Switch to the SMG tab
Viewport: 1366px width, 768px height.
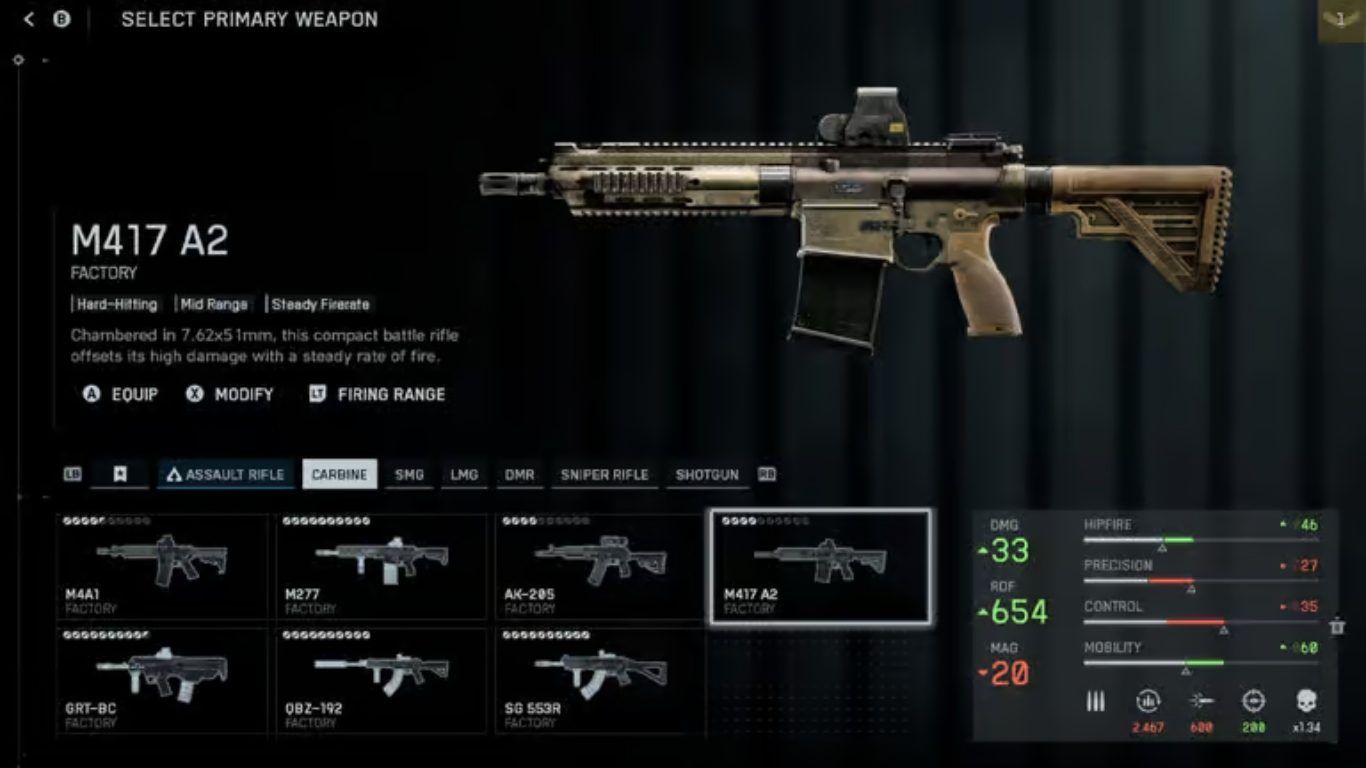click(409, 475)
